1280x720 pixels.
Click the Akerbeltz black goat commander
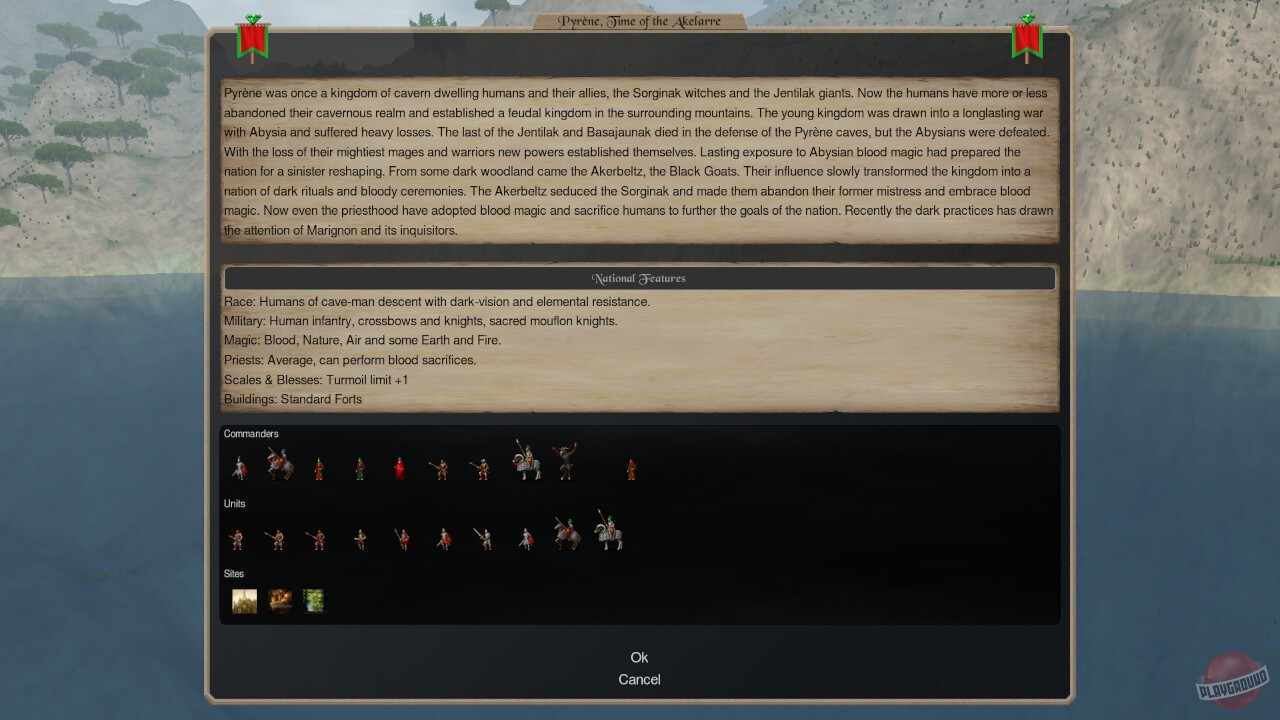click(567, 463)
